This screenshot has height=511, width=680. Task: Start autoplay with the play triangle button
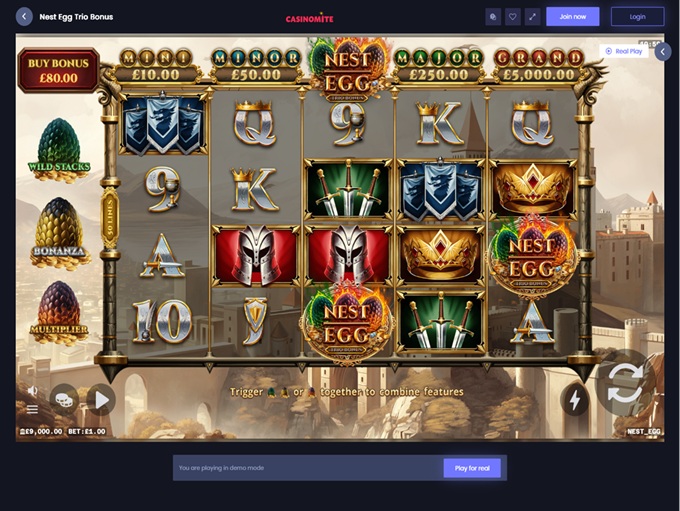pyautogui.click(x=100, y=400)
